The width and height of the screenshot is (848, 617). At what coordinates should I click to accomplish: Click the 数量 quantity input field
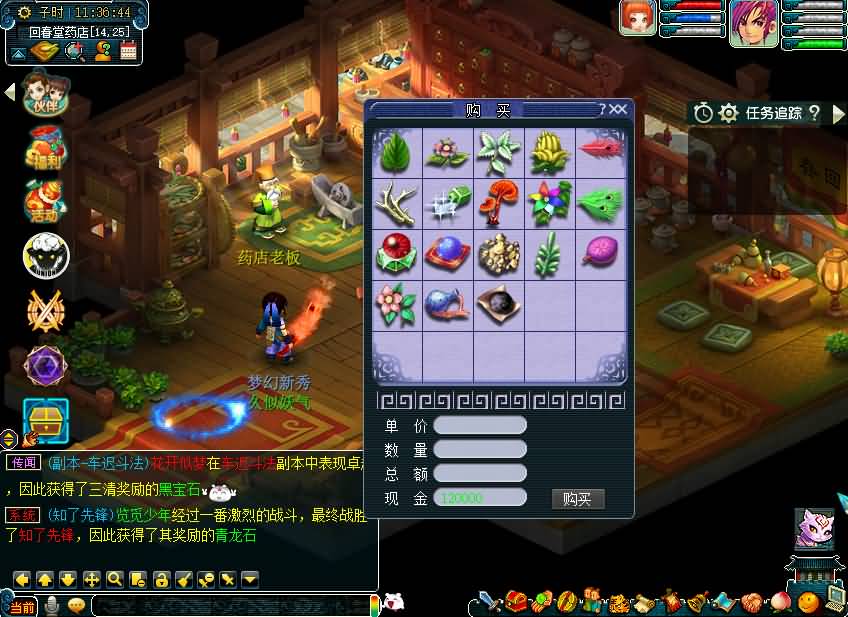point(480,450)
